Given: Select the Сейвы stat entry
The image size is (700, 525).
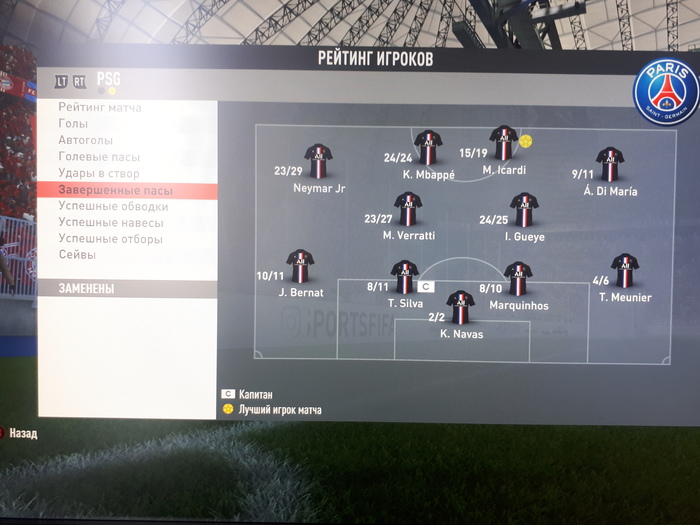Looking at the screenshot, I should (78, 255).
